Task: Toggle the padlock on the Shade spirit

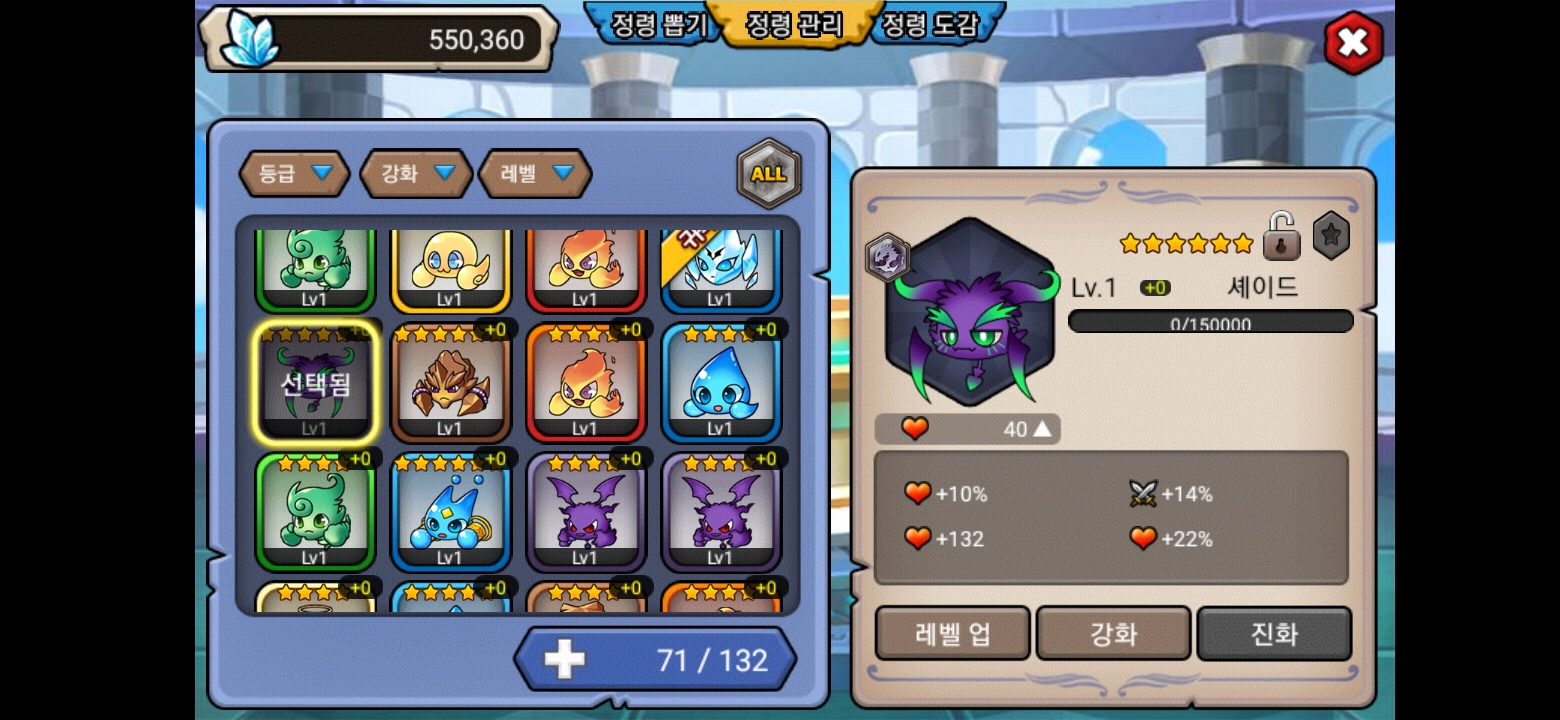Action: [1281, 237]
